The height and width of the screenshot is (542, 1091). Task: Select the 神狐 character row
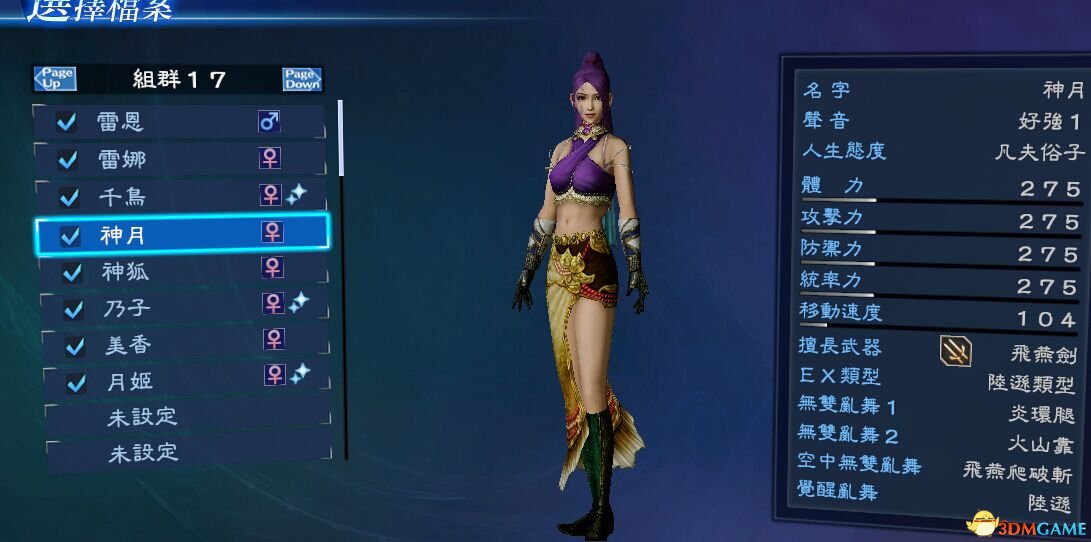180,270
